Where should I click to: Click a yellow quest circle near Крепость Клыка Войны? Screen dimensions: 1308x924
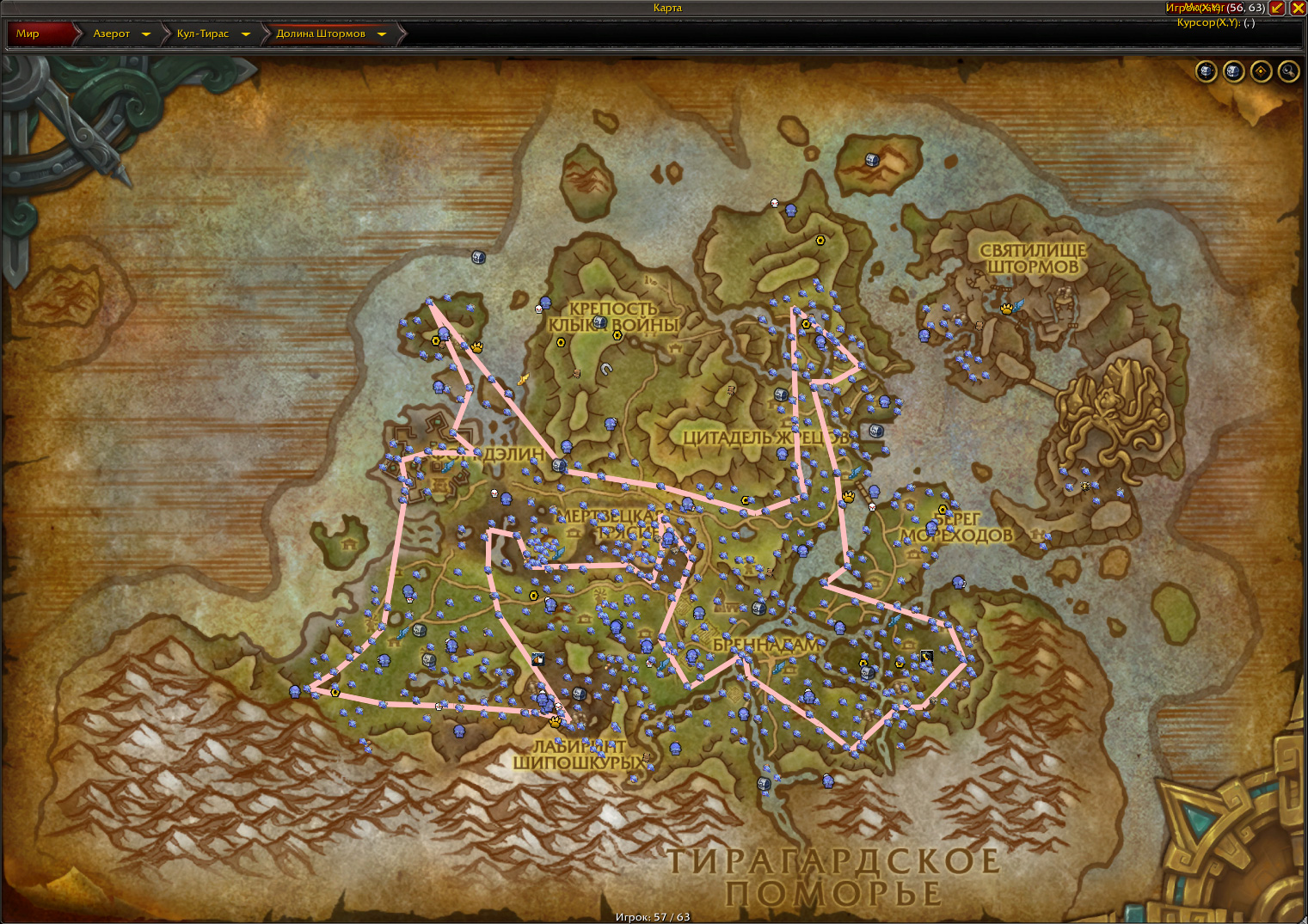pos(561,341)
